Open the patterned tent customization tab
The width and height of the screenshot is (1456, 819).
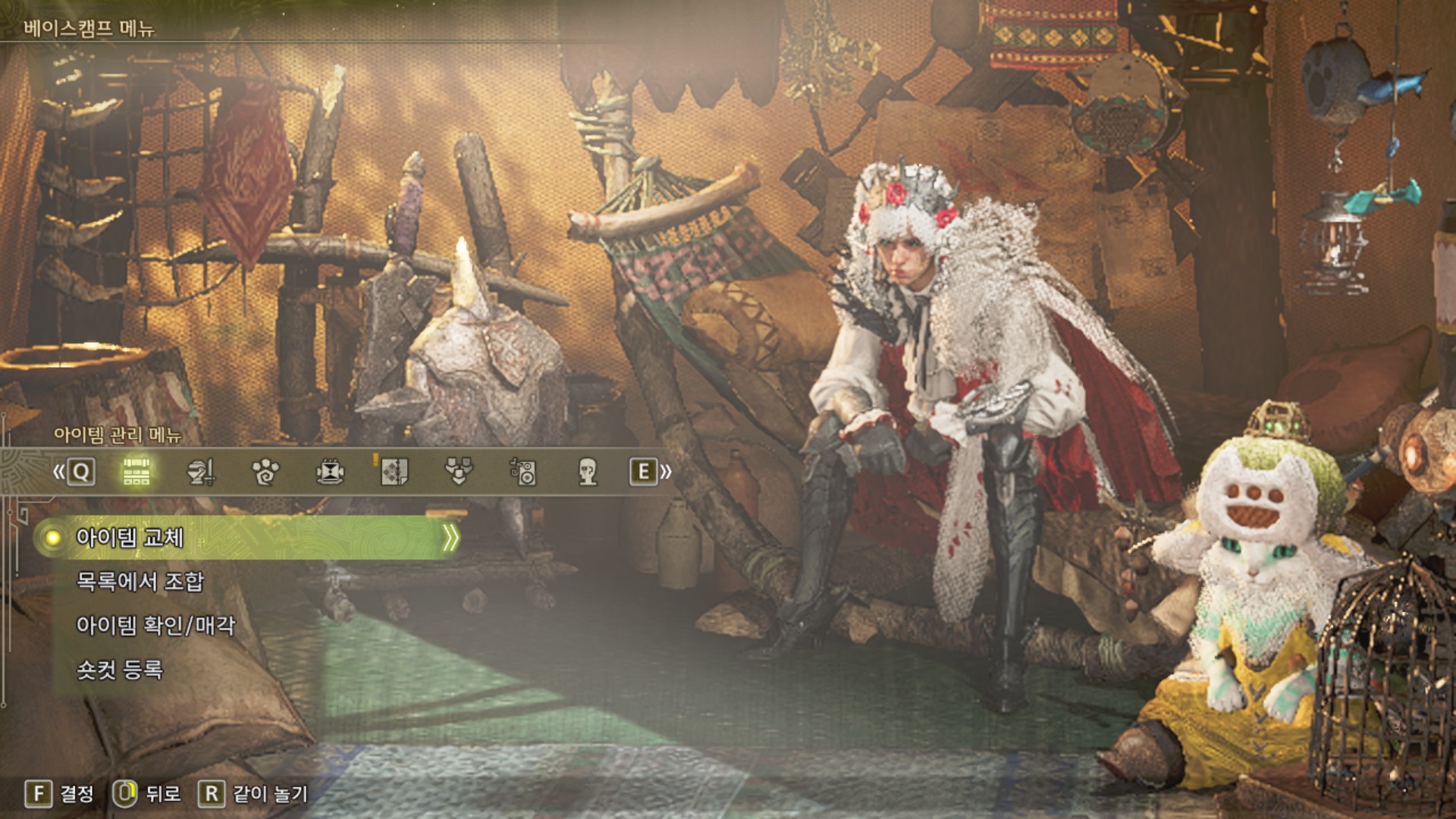pos(394,472)
